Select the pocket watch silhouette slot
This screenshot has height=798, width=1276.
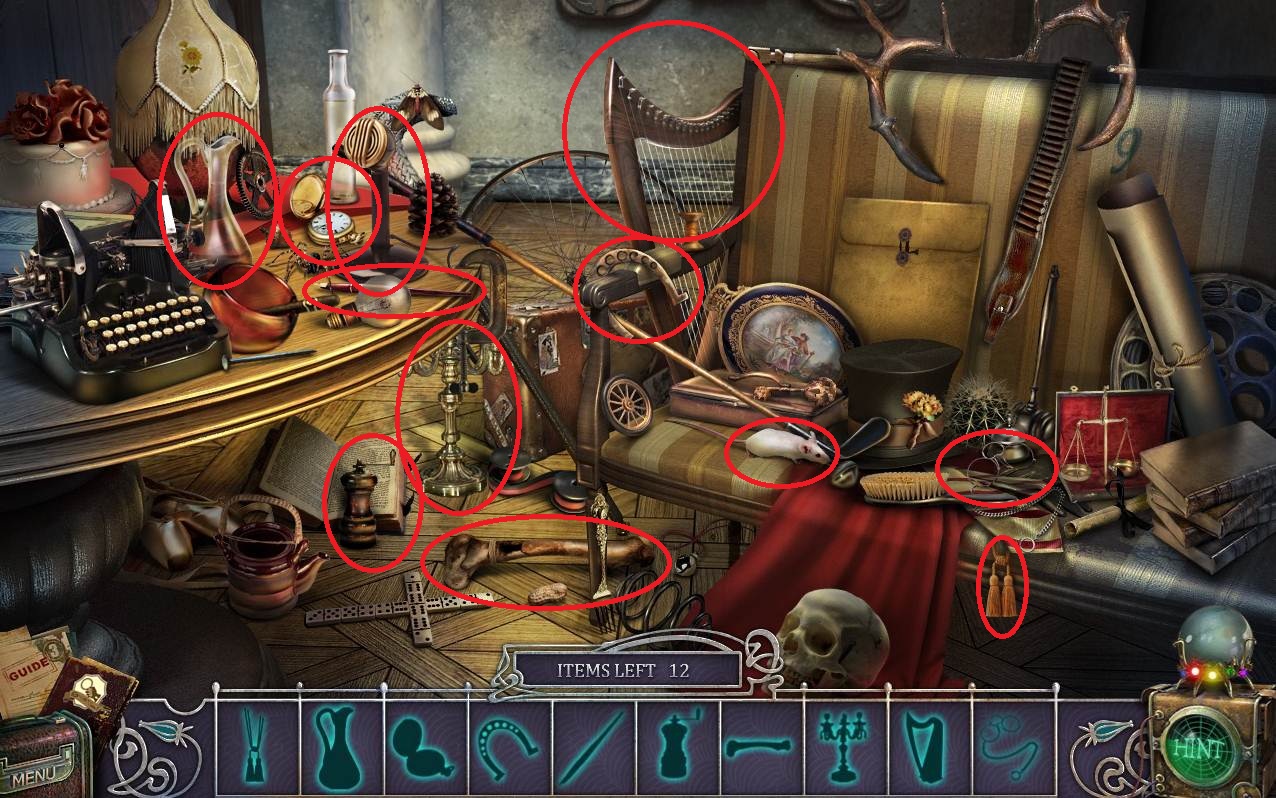[x=420, y=746]
